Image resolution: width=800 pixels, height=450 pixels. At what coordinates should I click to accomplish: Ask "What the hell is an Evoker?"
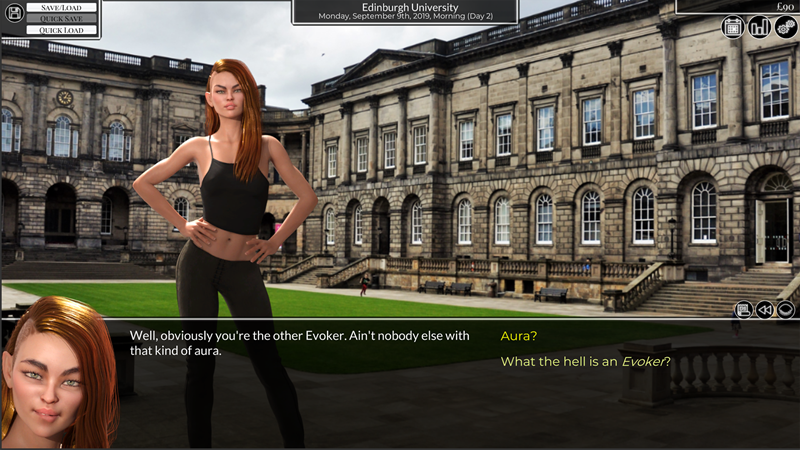click(585, 361)
